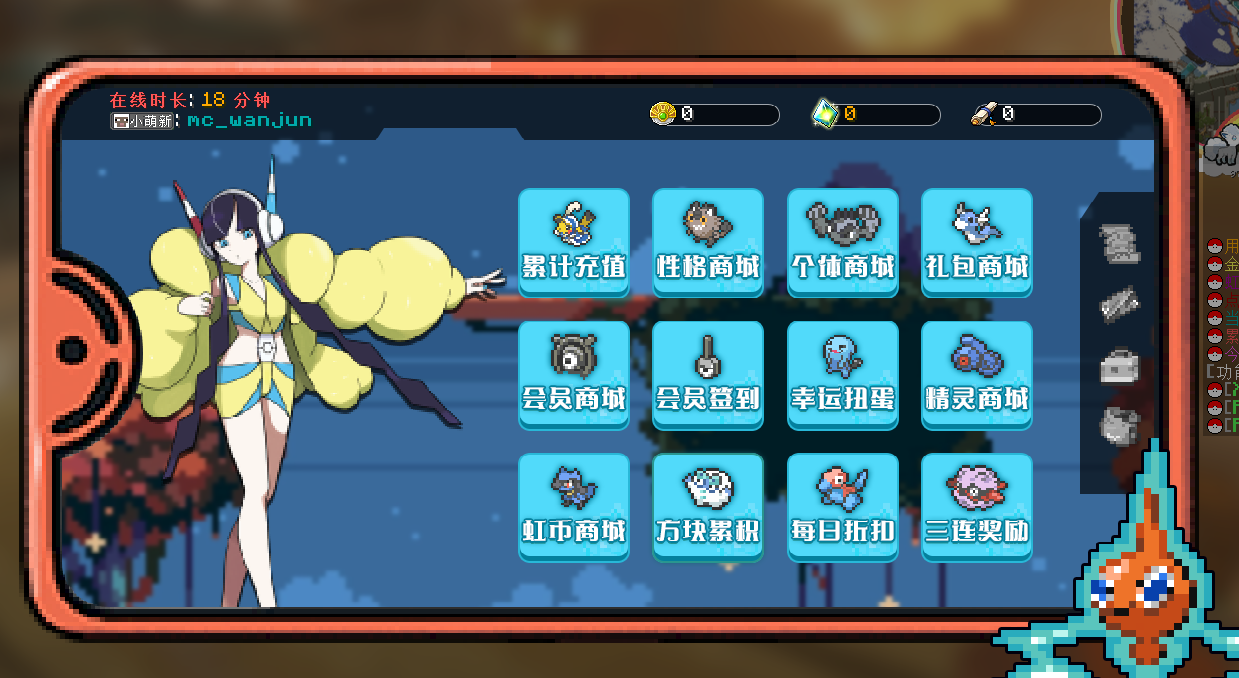Enter the 会员商城 member shop

click(574, 375)
